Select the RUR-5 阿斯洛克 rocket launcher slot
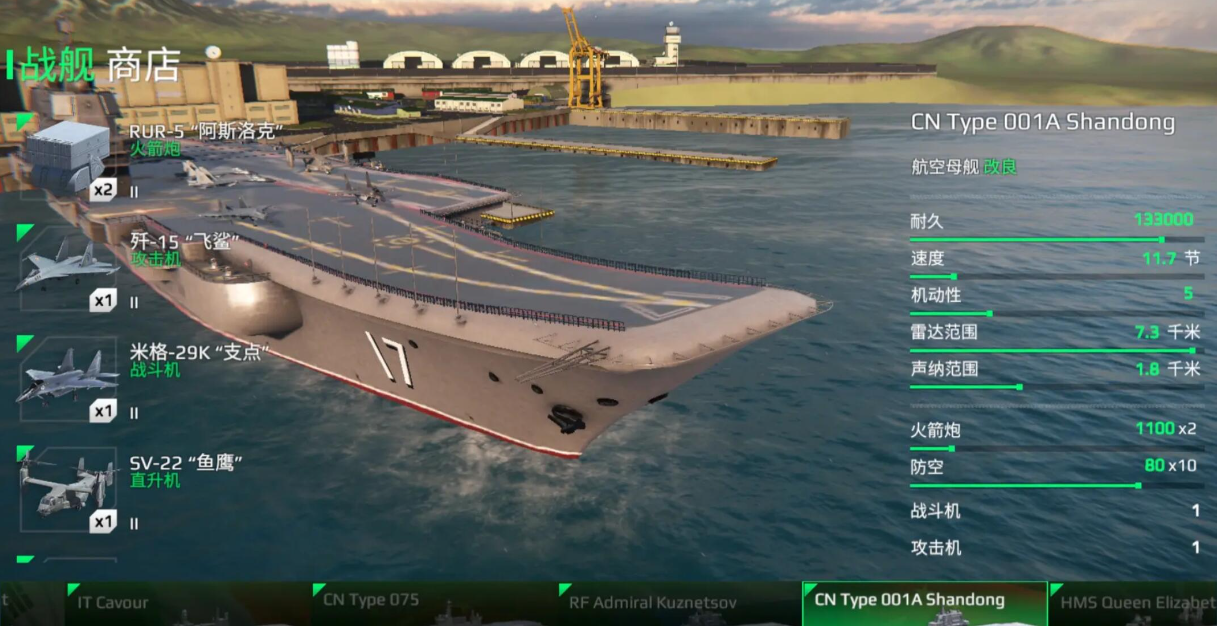 coord(67,157)
